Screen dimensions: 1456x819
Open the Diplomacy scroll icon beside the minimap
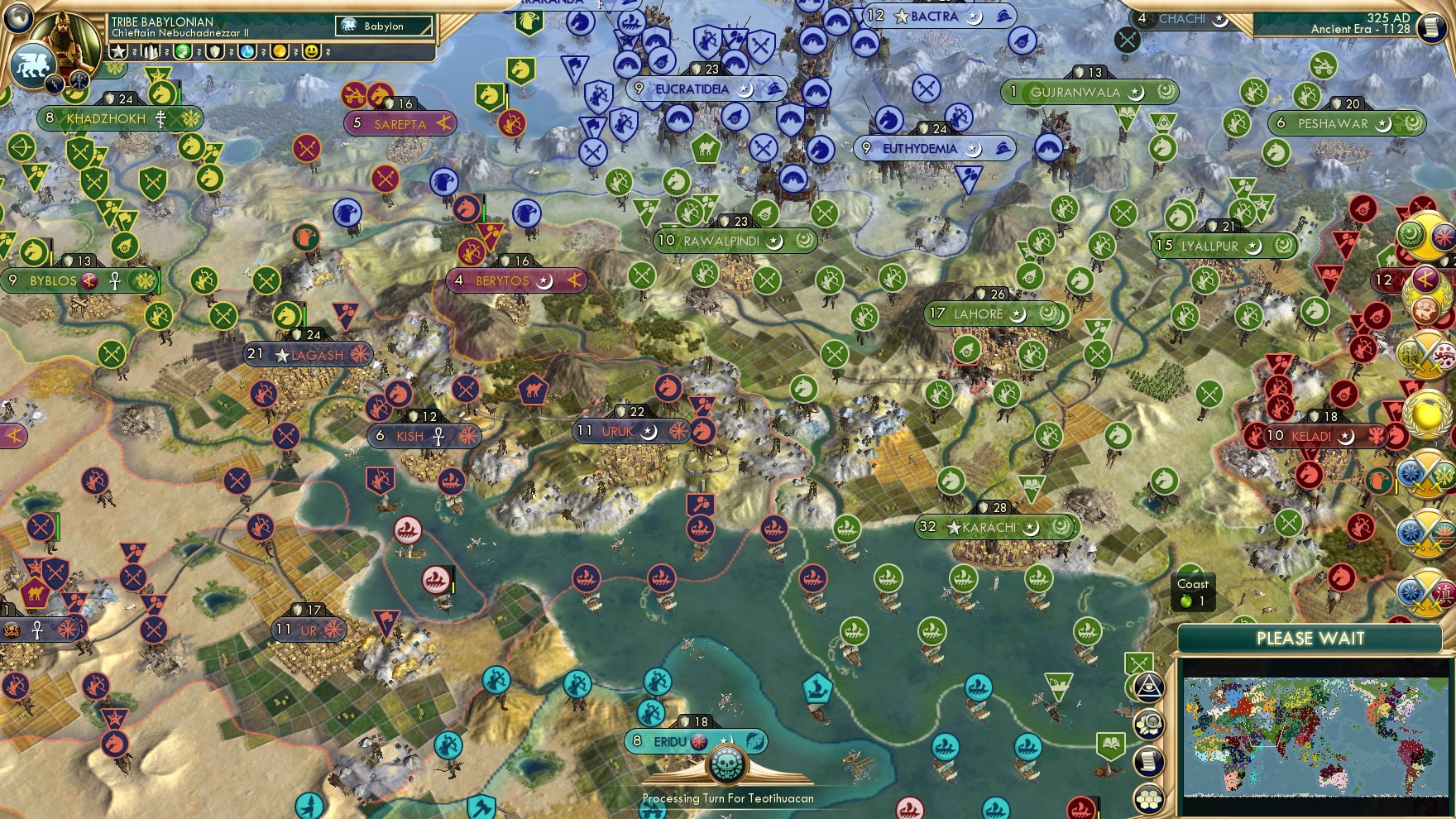(x=1148, y=760)
